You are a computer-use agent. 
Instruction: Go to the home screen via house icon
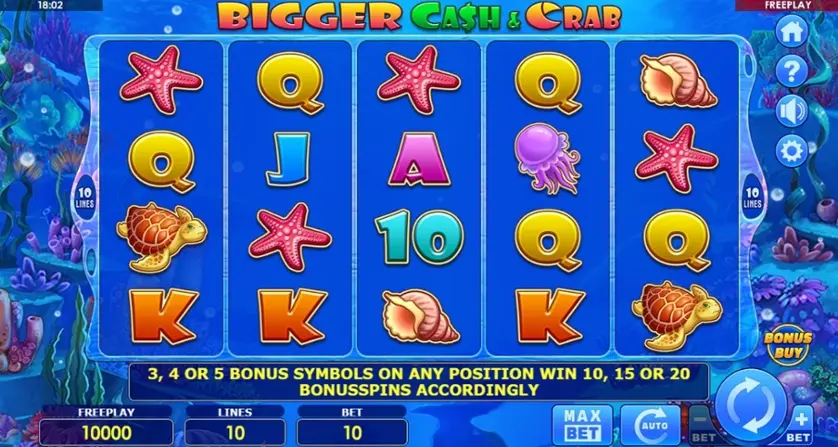point(791,31)
